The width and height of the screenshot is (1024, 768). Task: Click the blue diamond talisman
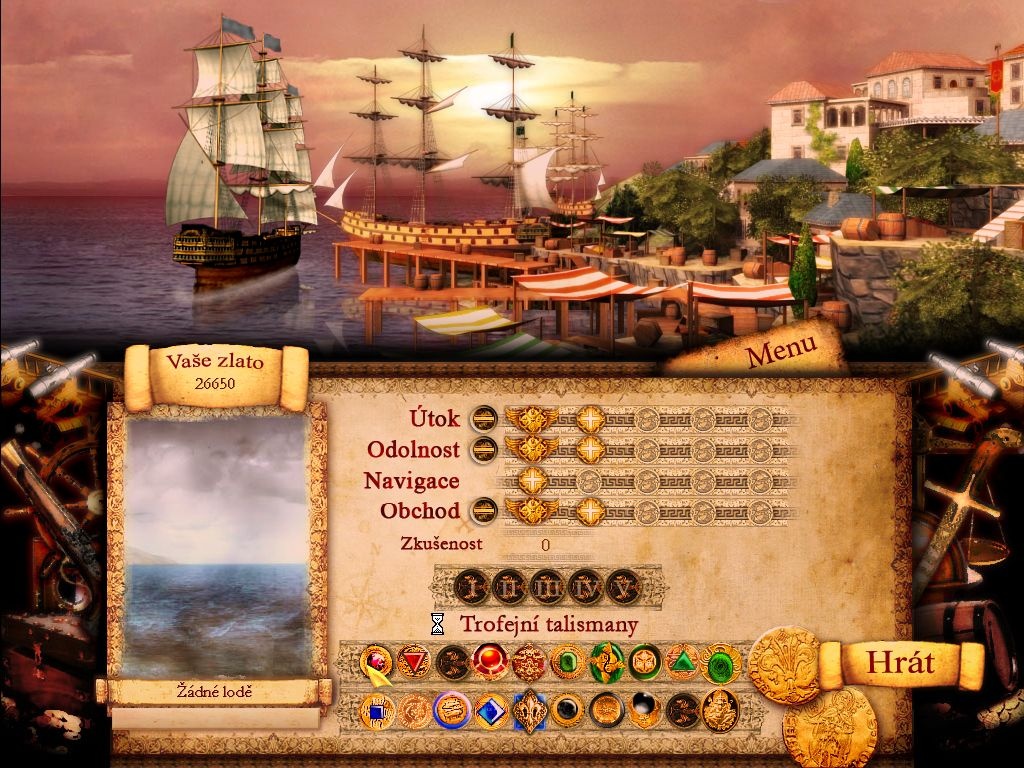coord(491,711)
